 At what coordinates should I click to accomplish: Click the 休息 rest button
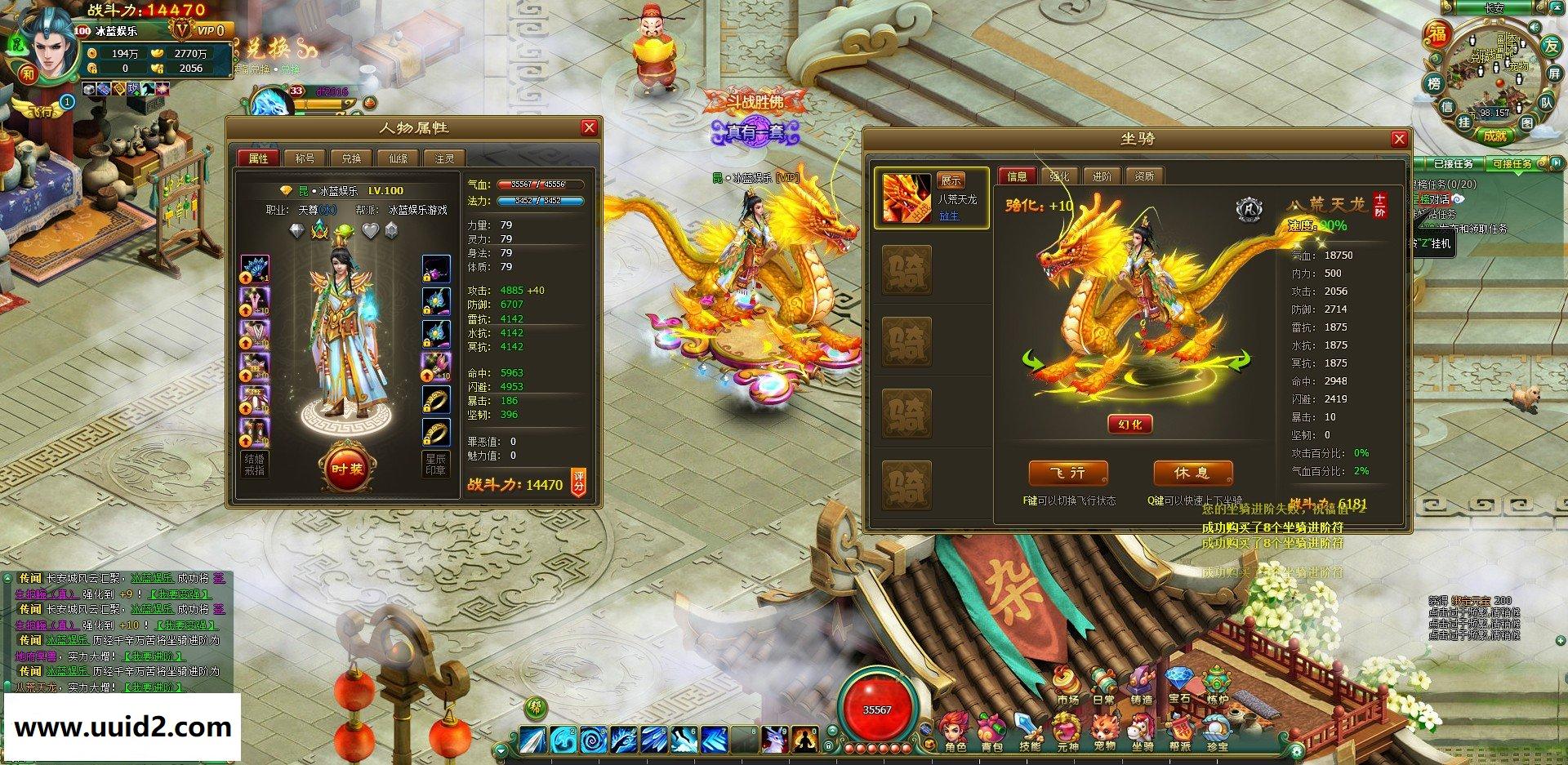coord(1192,474)
